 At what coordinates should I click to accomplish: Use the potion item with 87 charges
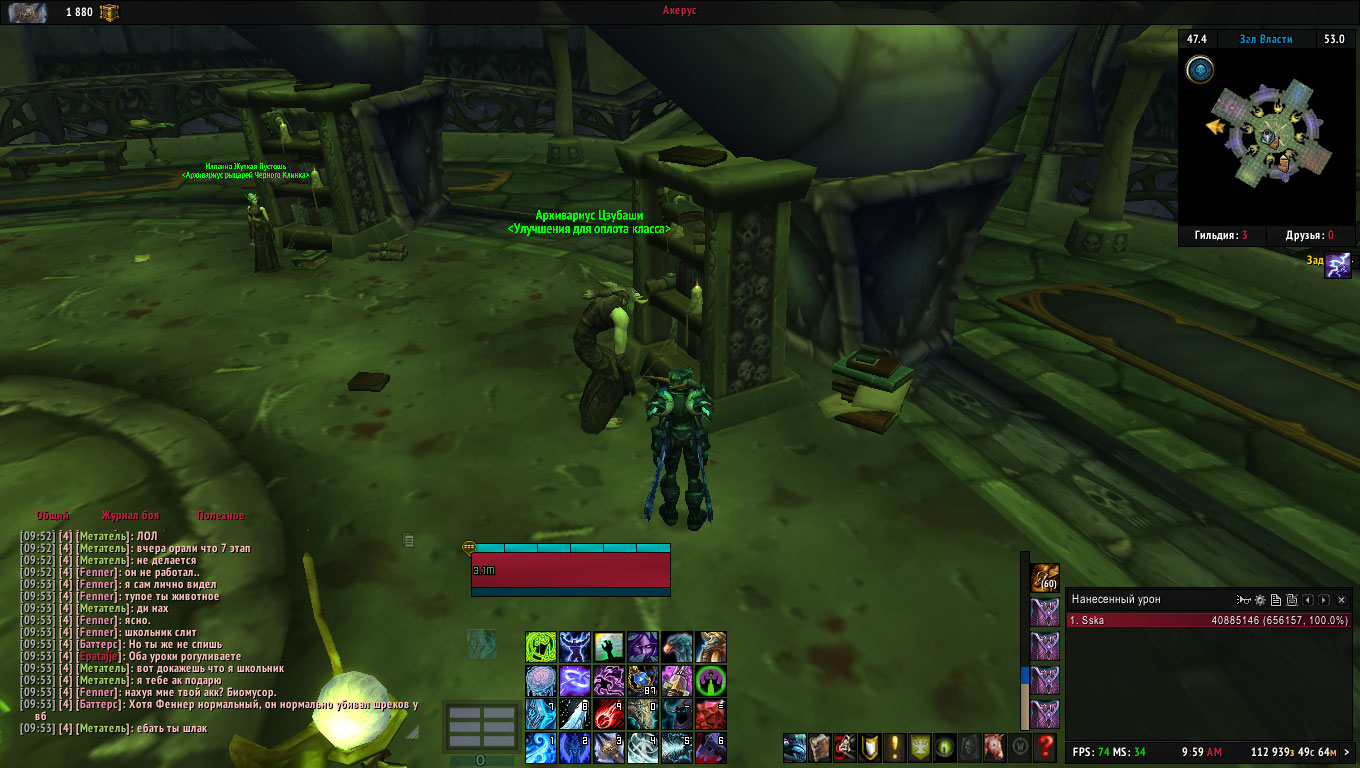tap(643, 681)
